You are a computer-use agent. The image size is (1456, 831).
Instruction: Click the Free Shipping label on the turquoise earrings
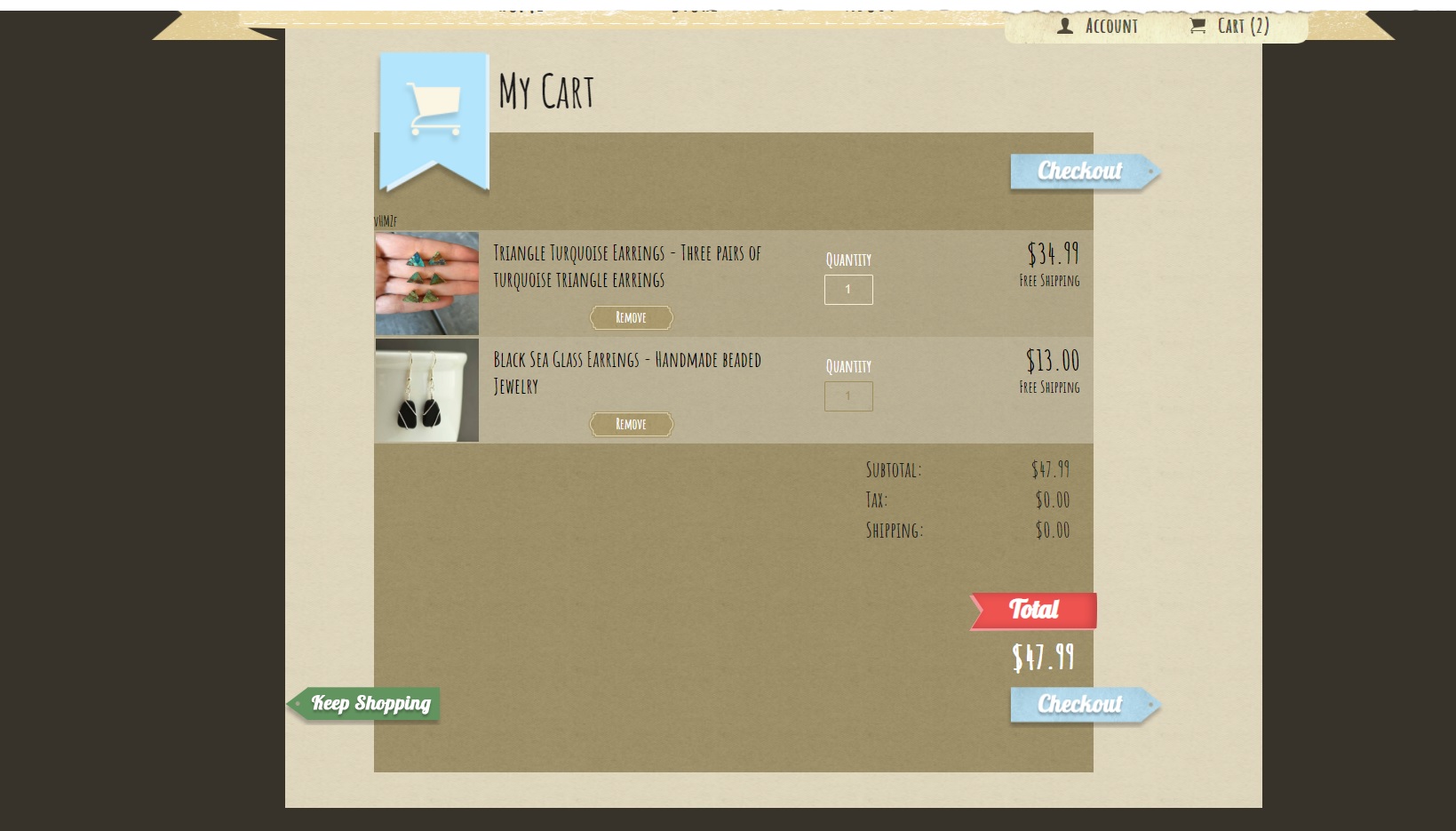tap(1051, 280)
